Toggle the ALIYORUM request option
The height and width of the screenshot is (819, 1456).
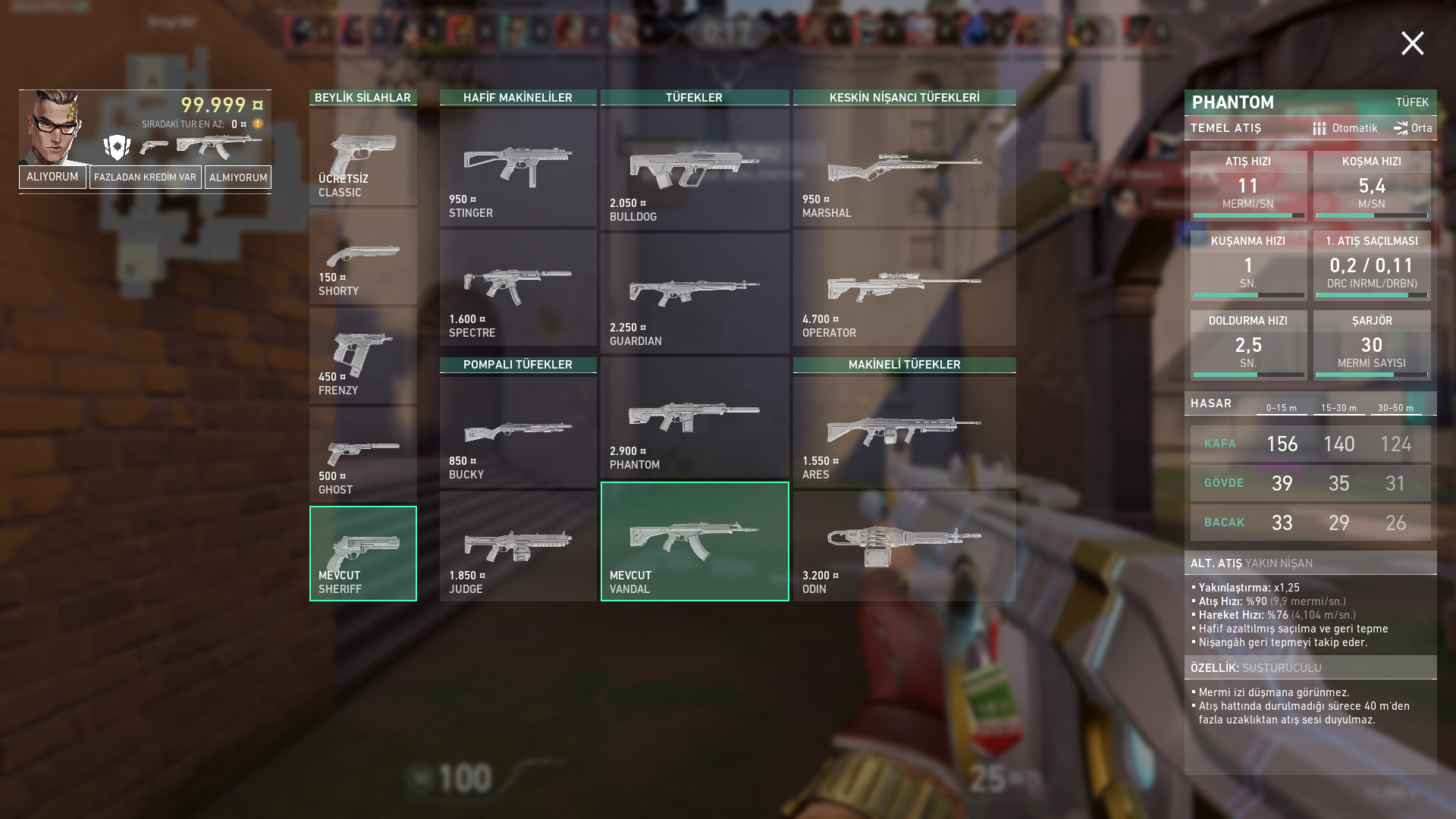tap(52, 177)
